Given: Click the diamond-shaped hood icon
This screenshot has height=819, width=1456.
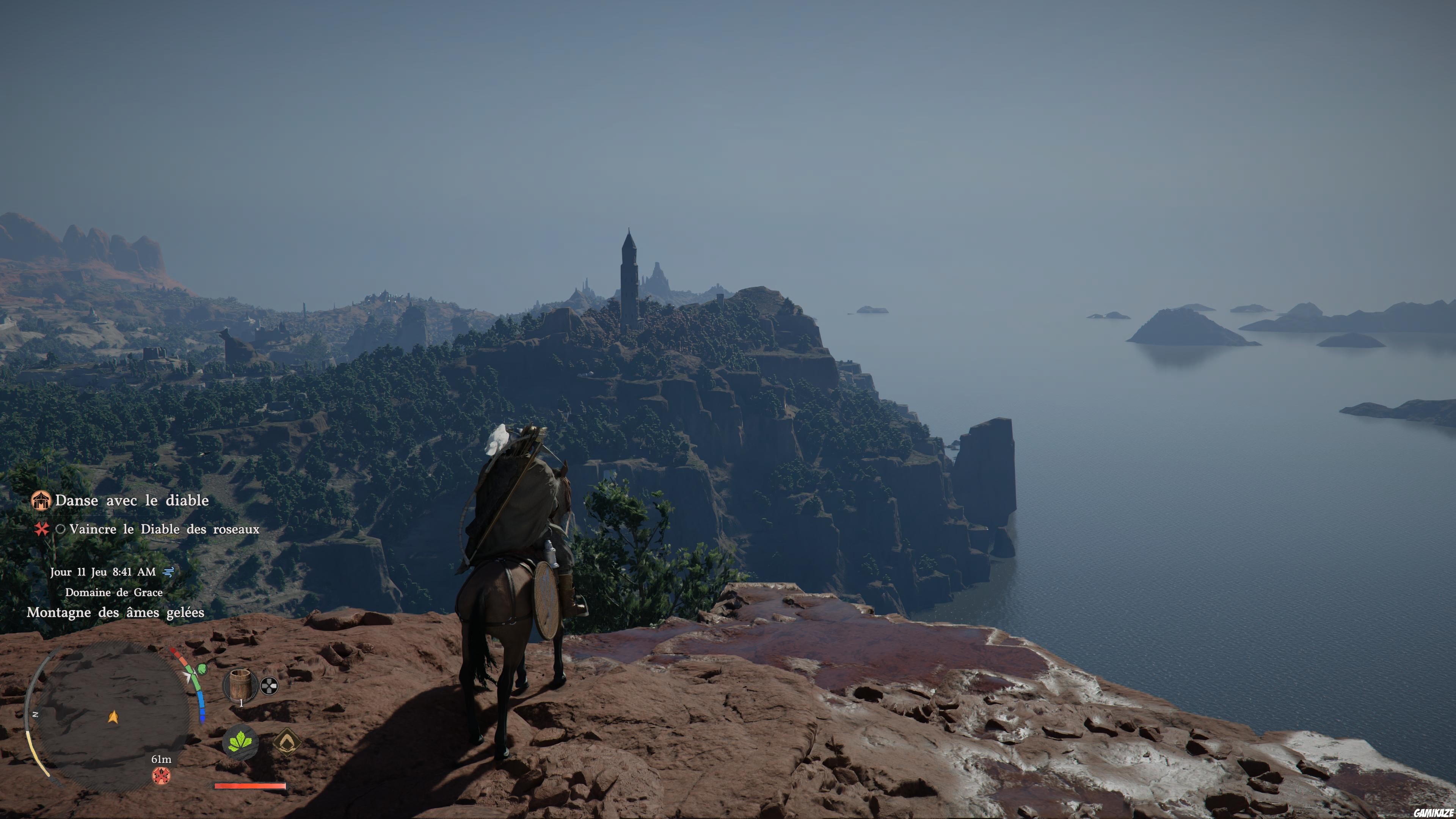Looking at the screenshot, I should point(287,741).
